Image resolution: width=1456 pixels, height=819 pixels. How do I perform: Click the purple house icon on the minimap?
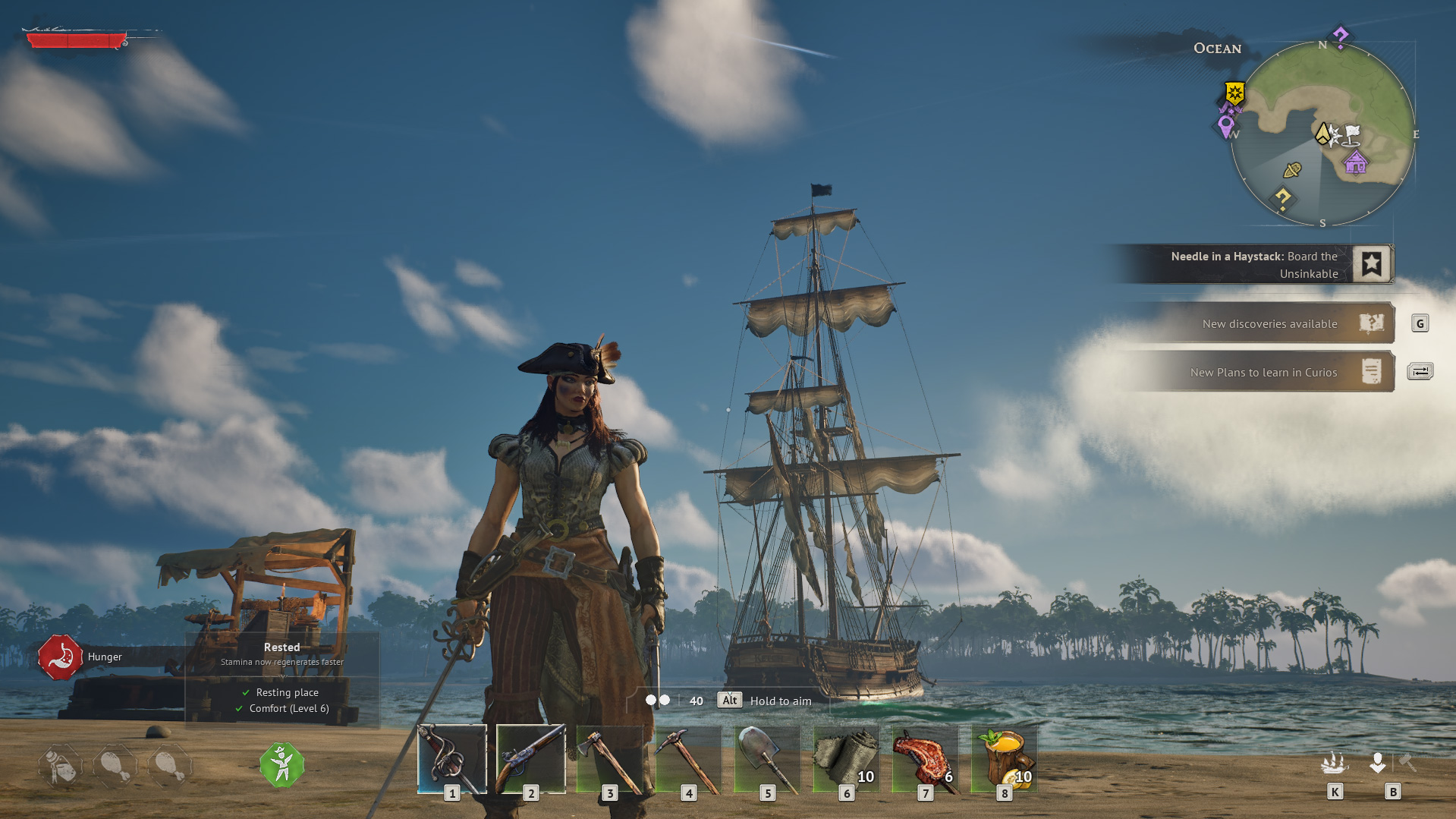point(1355,162)
